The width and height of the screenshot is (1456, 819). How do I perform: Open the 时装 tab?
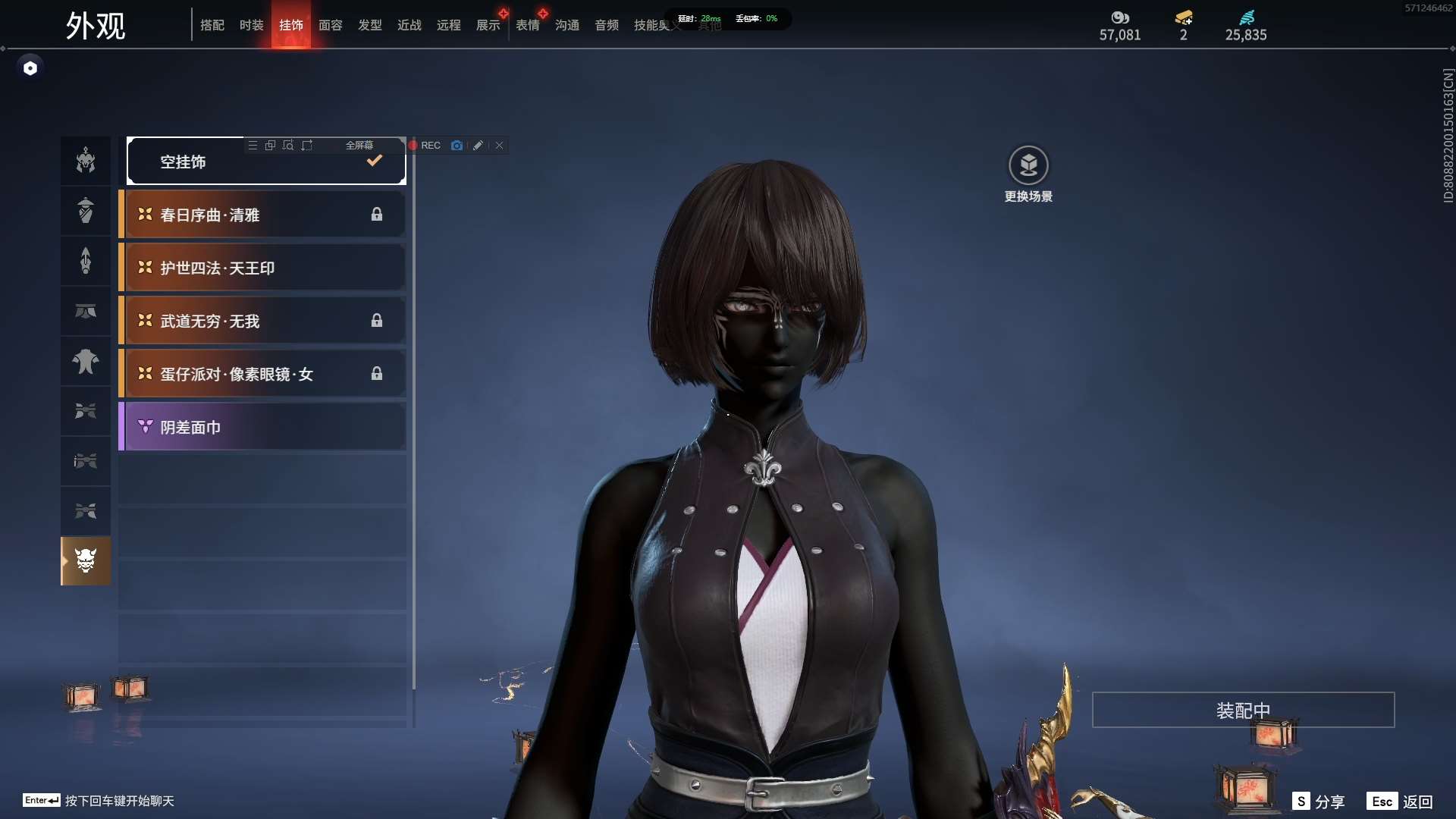tap(251, 25)
